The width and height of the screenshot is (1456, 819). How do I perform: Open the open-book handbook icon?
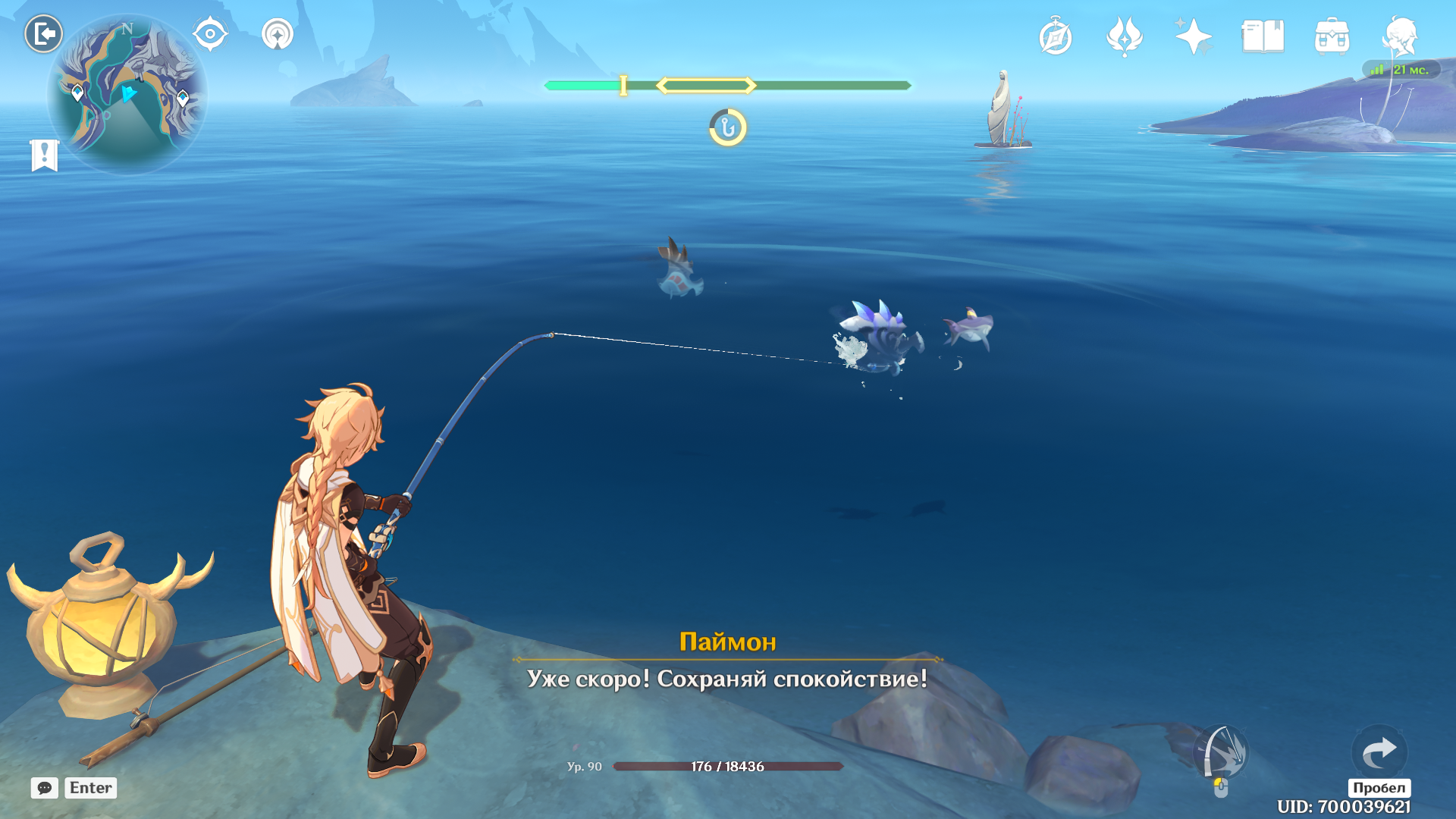click(1263, 36)
